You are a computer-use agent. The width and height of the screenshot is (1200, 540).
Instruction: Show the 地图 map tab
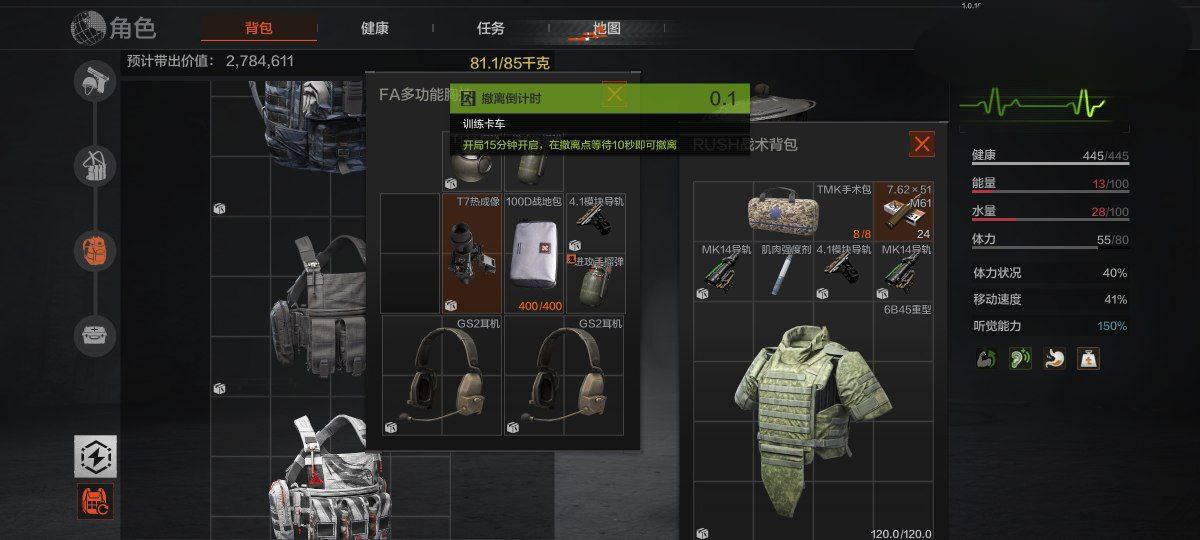coord(607,28)
